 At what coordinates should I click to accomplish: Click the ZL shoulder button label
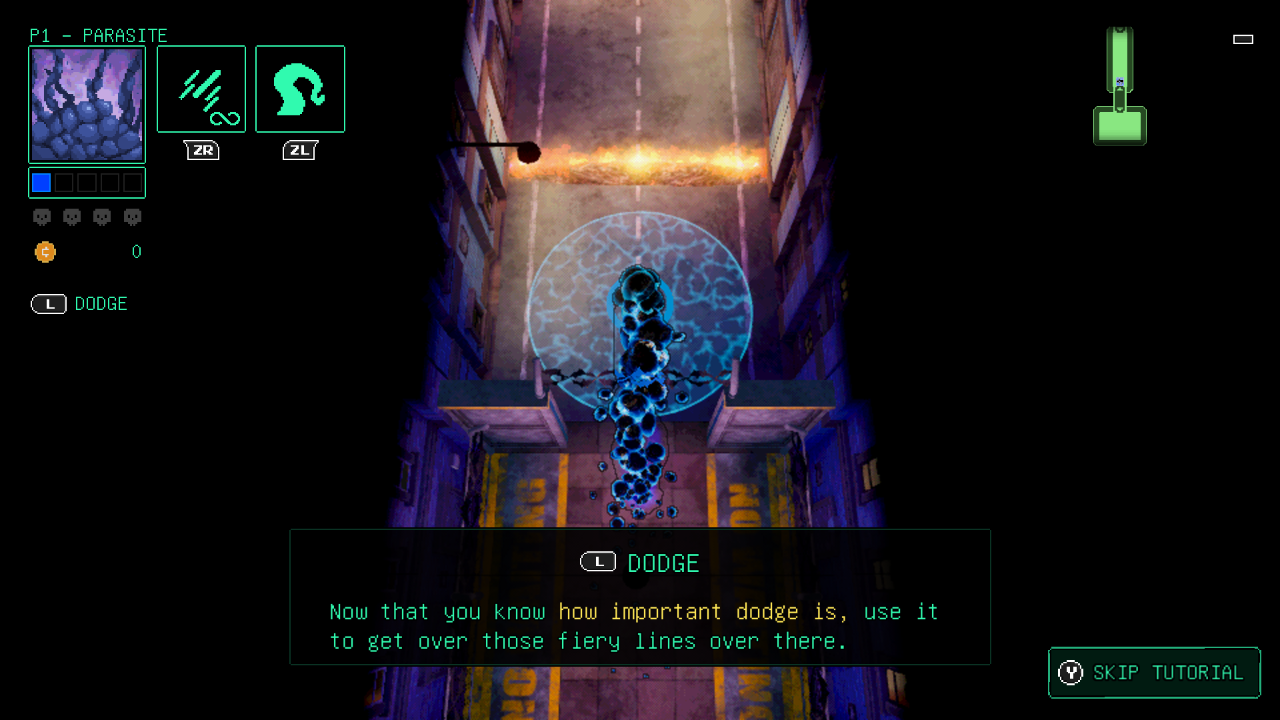coord(300,150)
